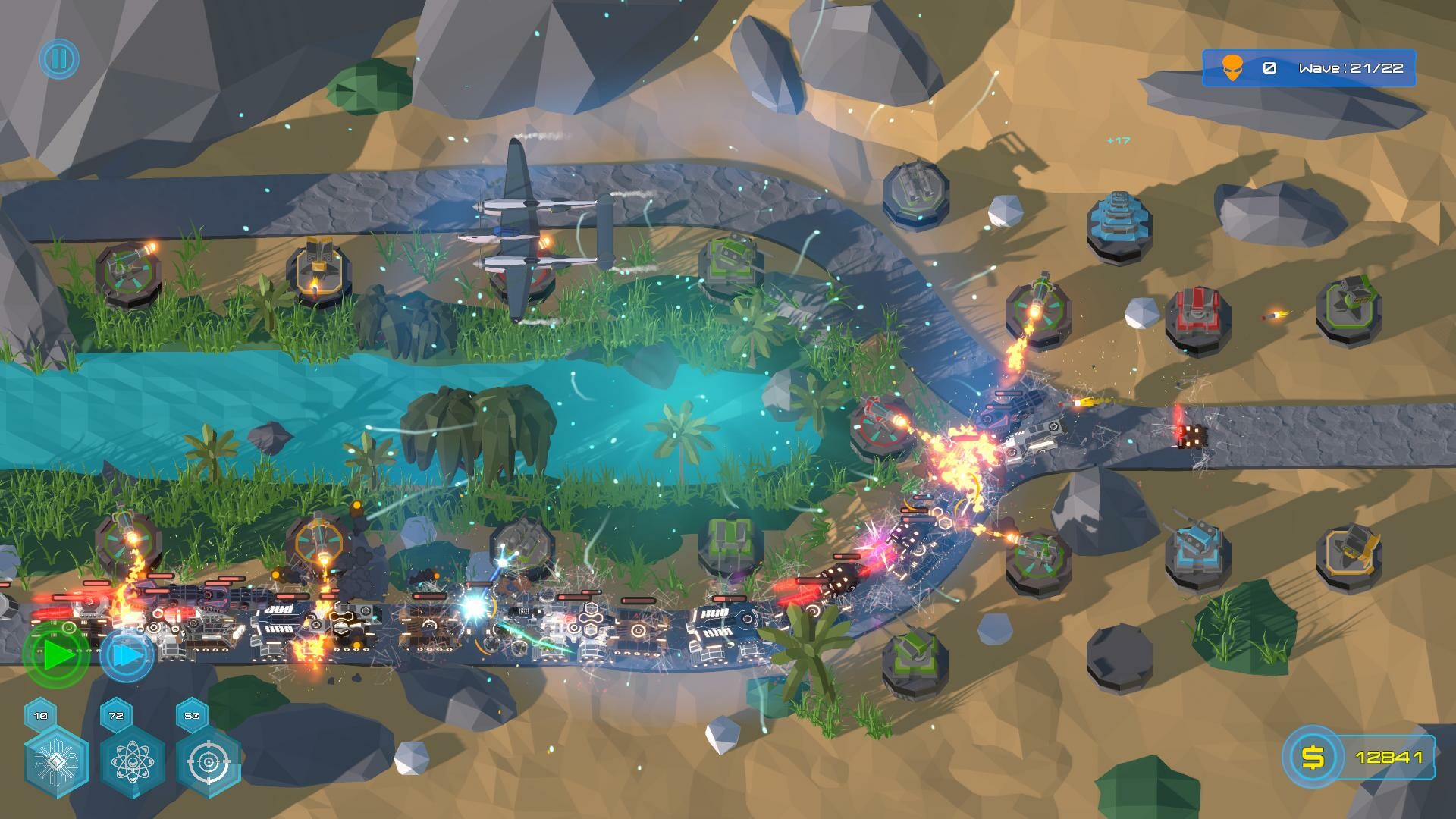Click the Wave 21/22 indicator panel
1456x819 pixels.
(1350, 68)
